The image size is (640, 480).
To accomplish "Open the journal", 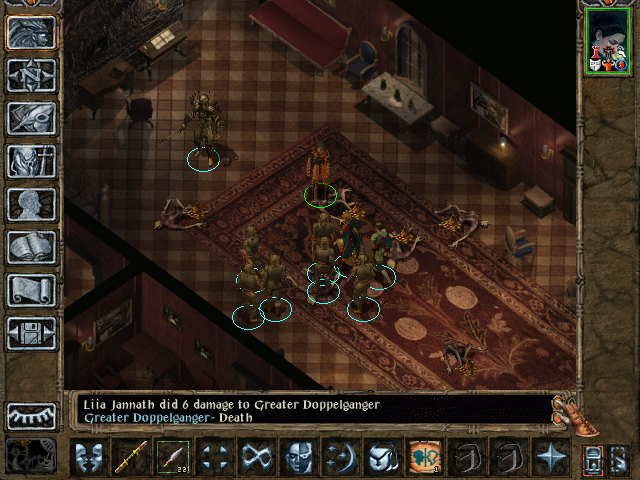I will coord(31,118).
